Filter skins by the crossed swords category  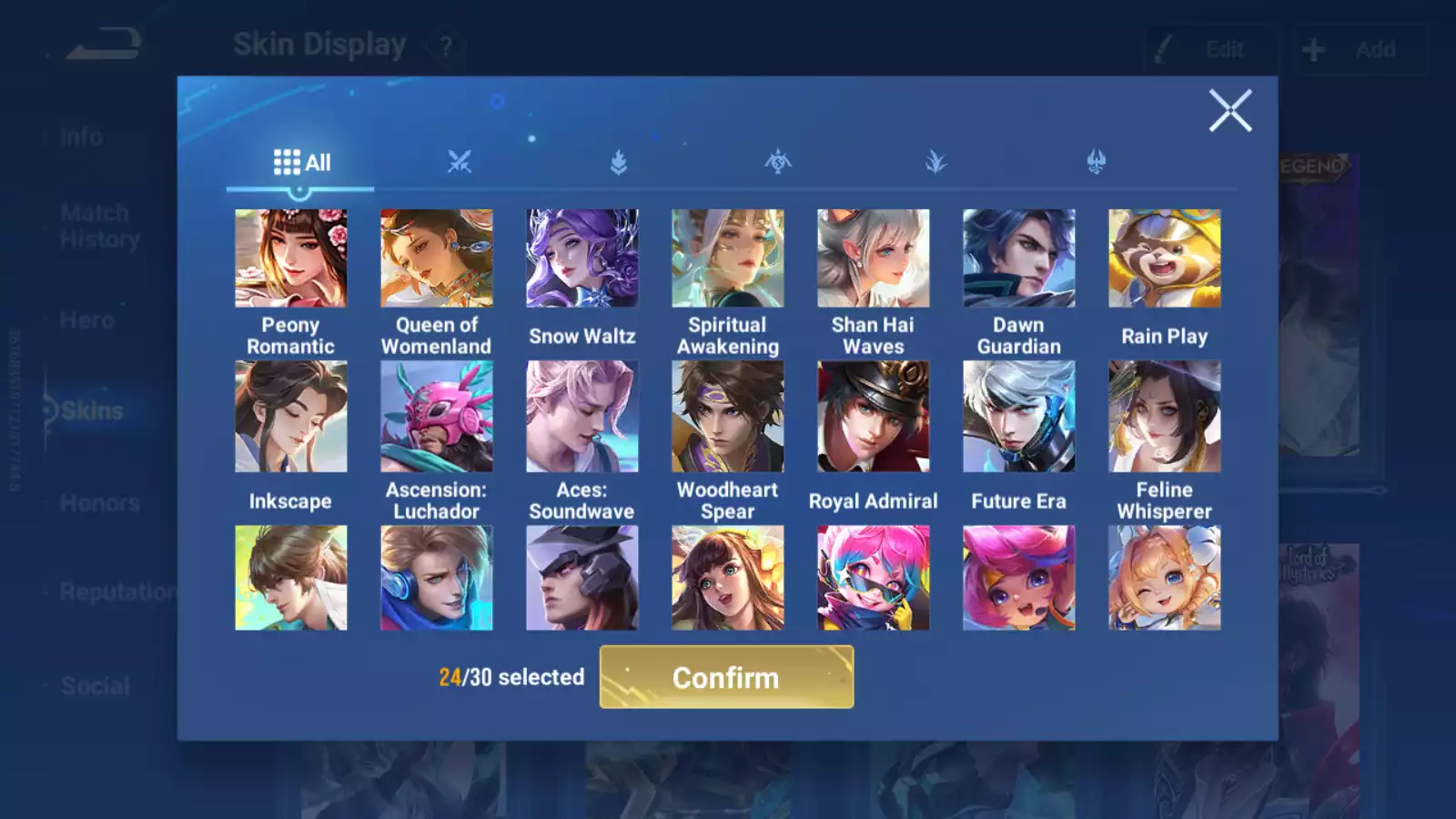460,163
